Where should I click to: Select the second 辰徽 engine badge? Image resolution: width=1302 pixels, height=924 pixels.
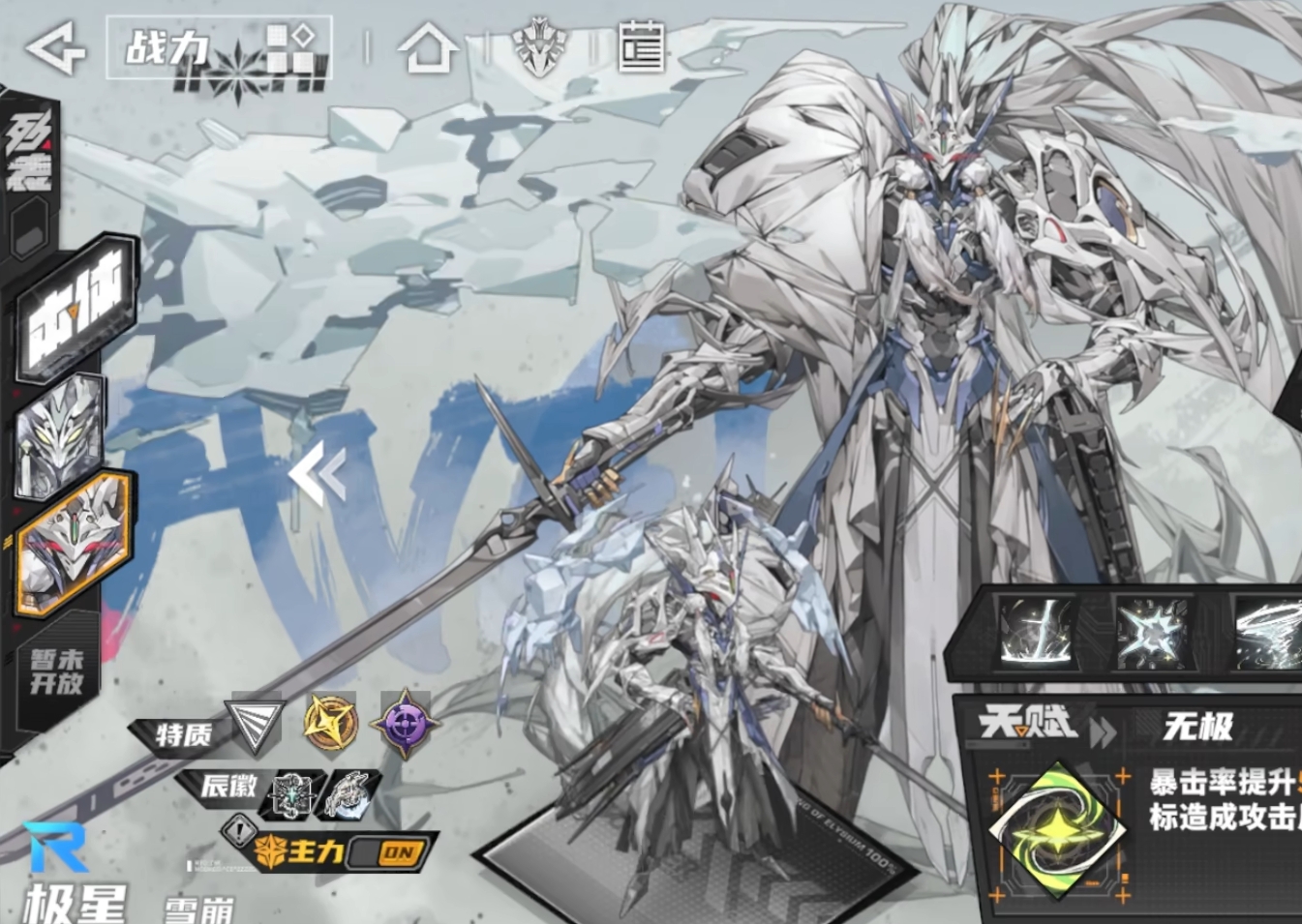349,794
